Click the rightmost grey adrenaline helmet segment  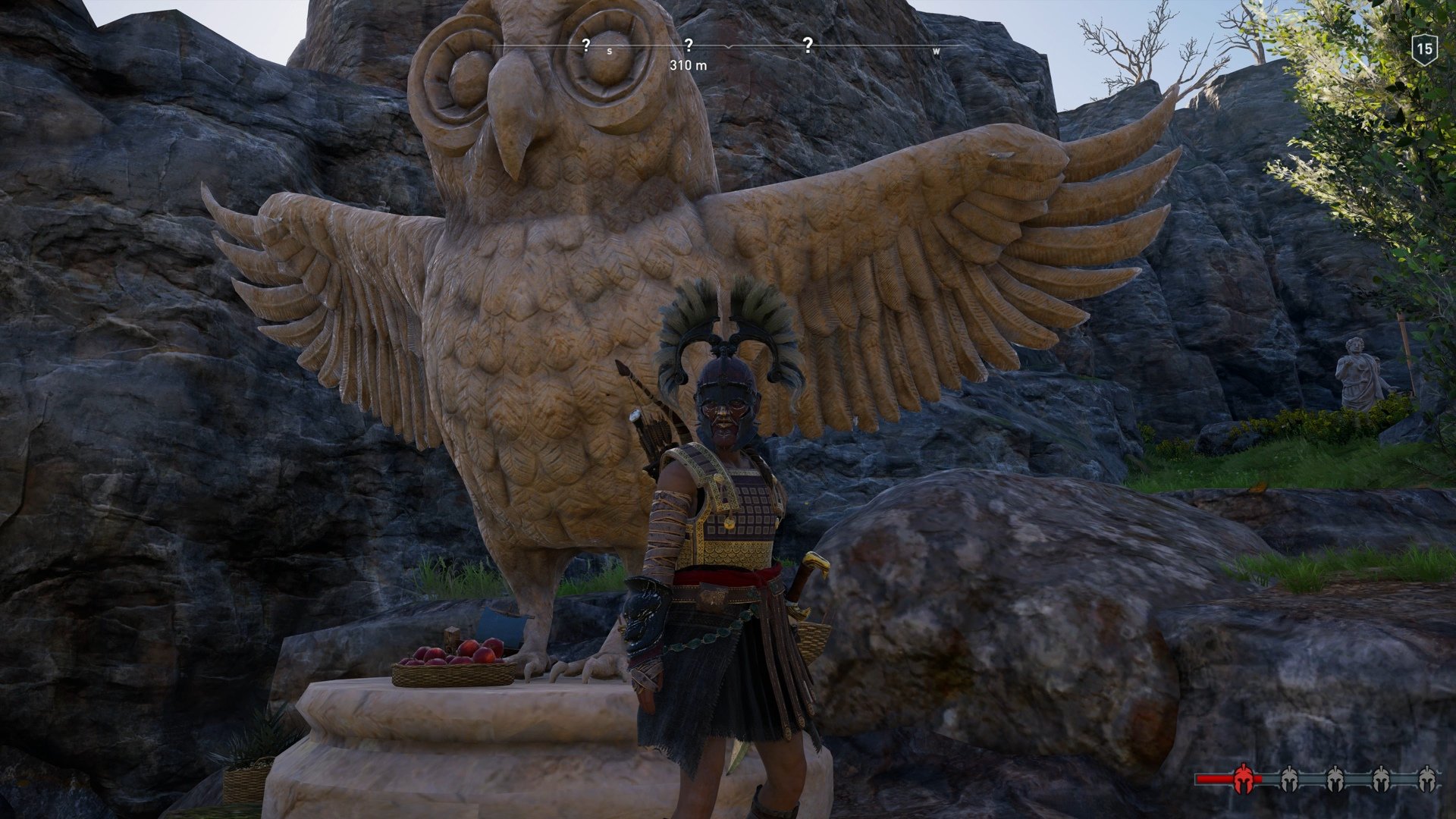coord(1426,780)
